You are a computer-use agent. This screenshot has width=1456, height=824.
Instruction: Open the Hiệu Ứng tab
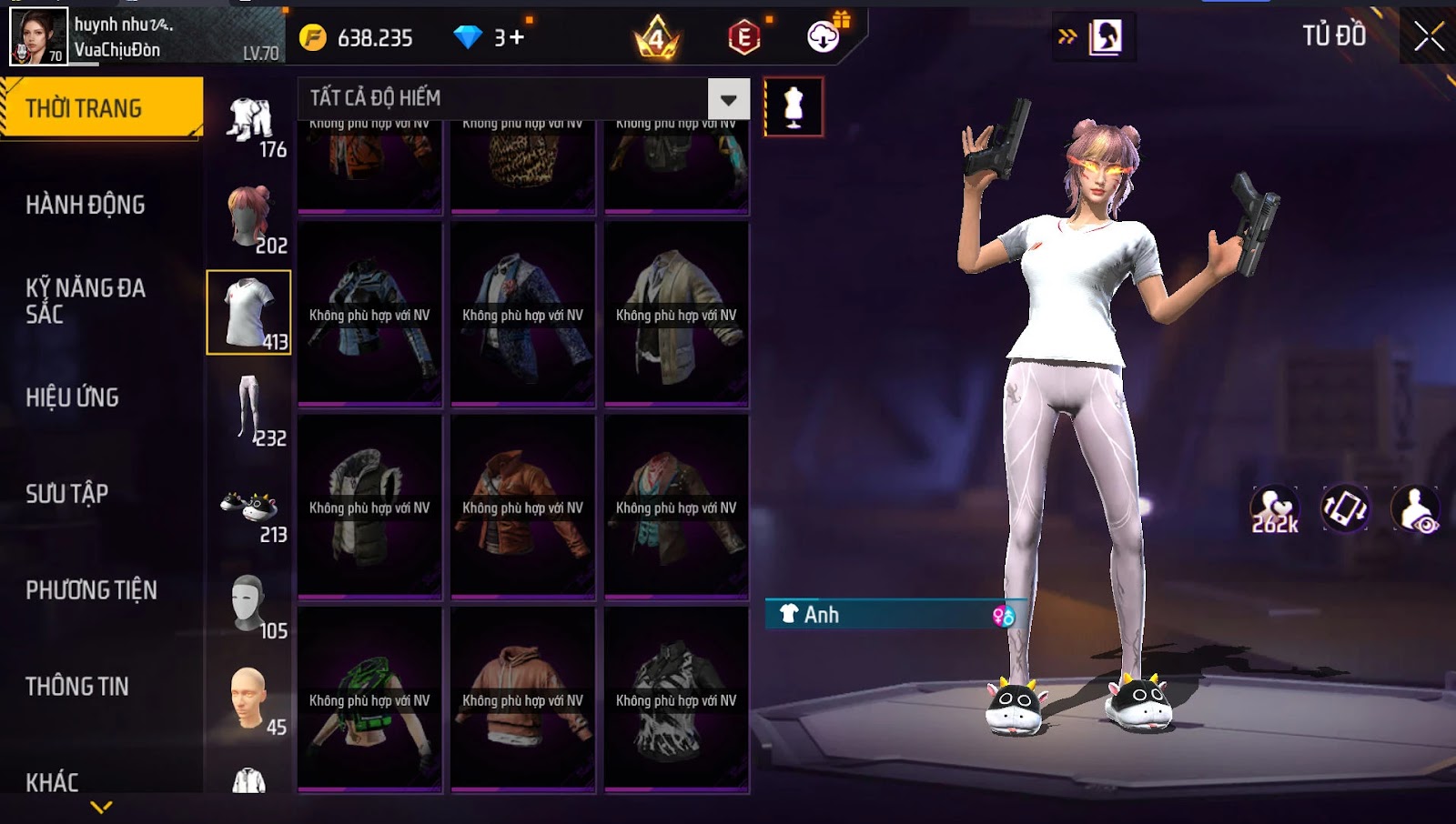tap(73, 397)
